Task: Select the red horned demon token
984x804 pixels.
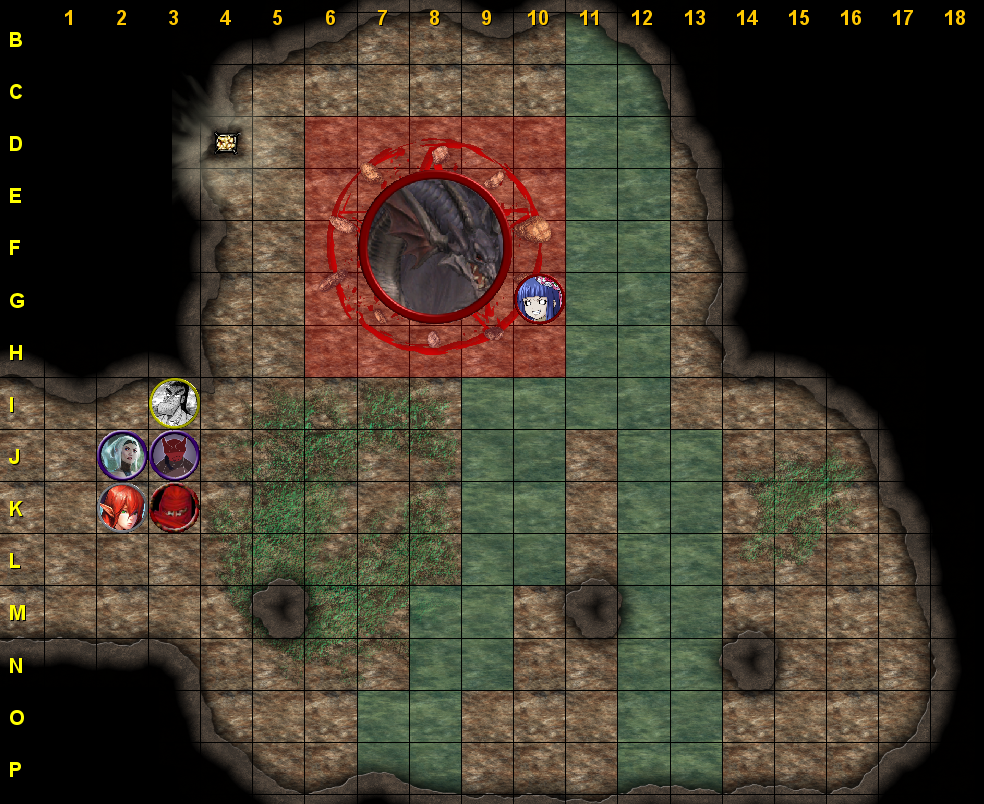Action: (175, 455)
